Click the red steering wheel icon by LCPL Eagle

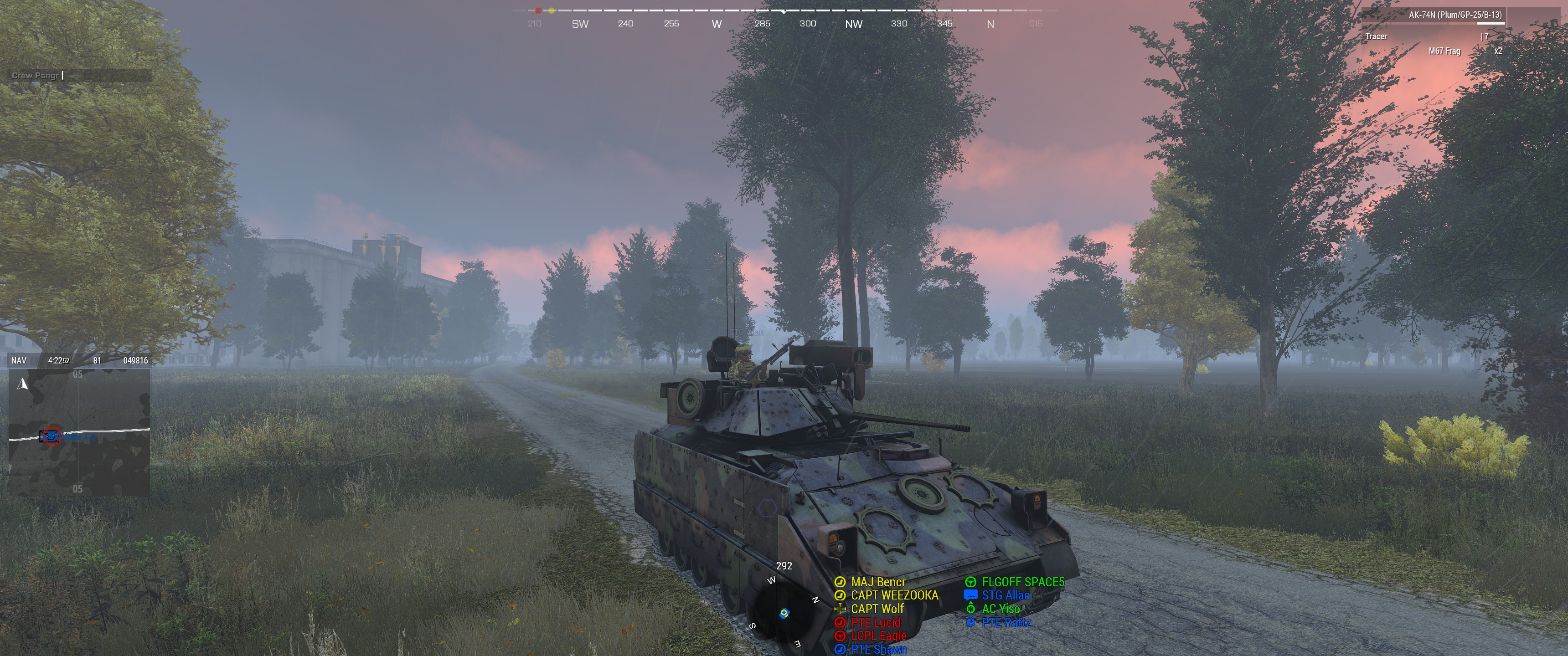[841, 635]
